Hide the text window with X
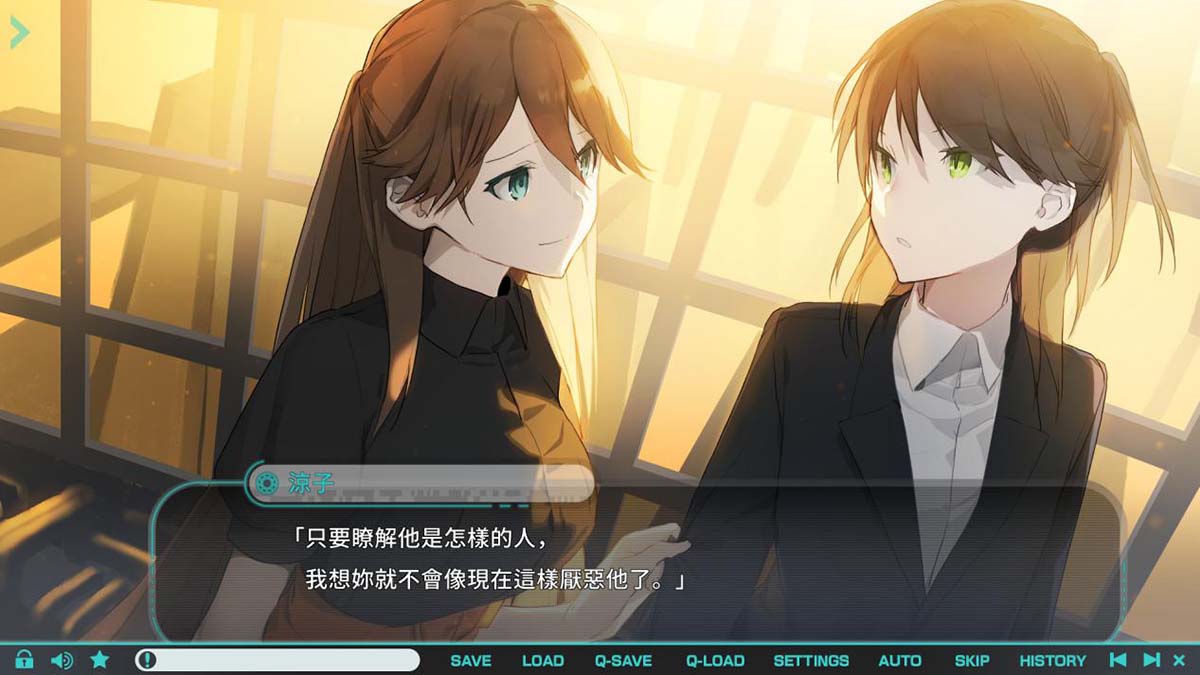Screen dimensions: 1200x675 click(1179, 660)
